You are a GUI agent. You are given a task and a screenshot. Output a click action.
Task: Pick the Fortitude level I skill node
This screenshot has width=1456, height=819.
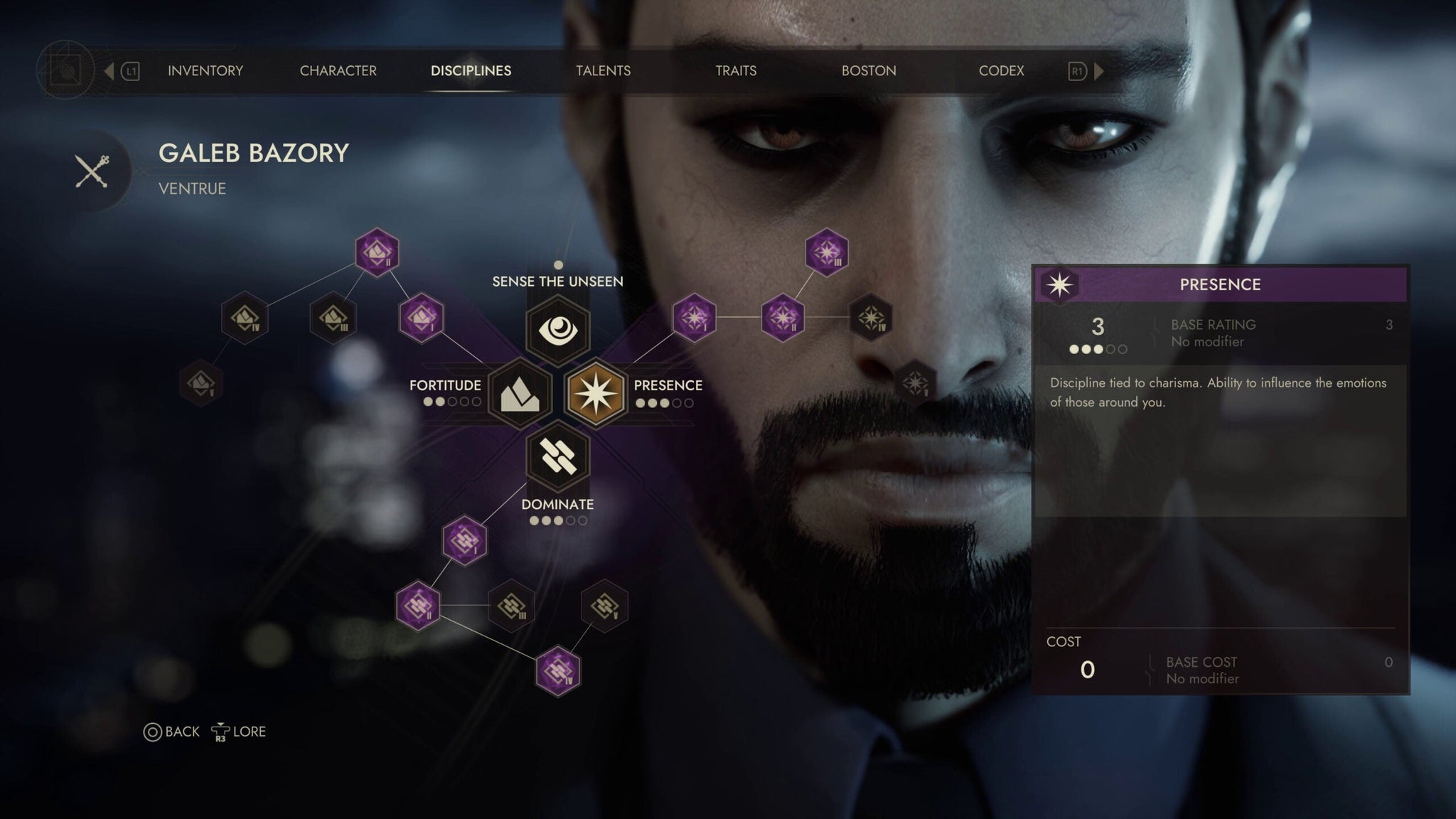coord(421,317)
